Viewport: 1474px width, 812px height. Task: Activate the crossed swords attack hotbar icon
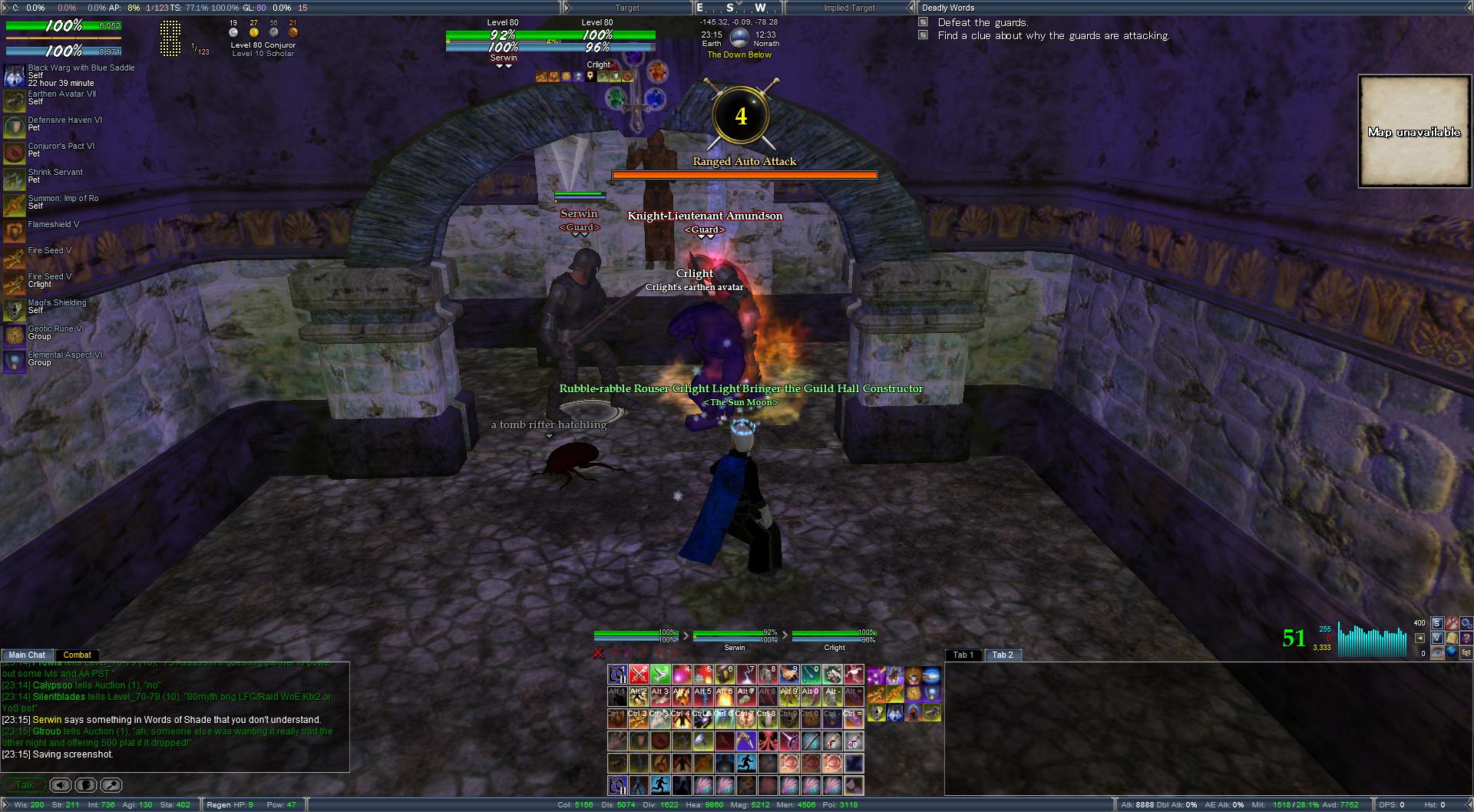pos(639,675)
